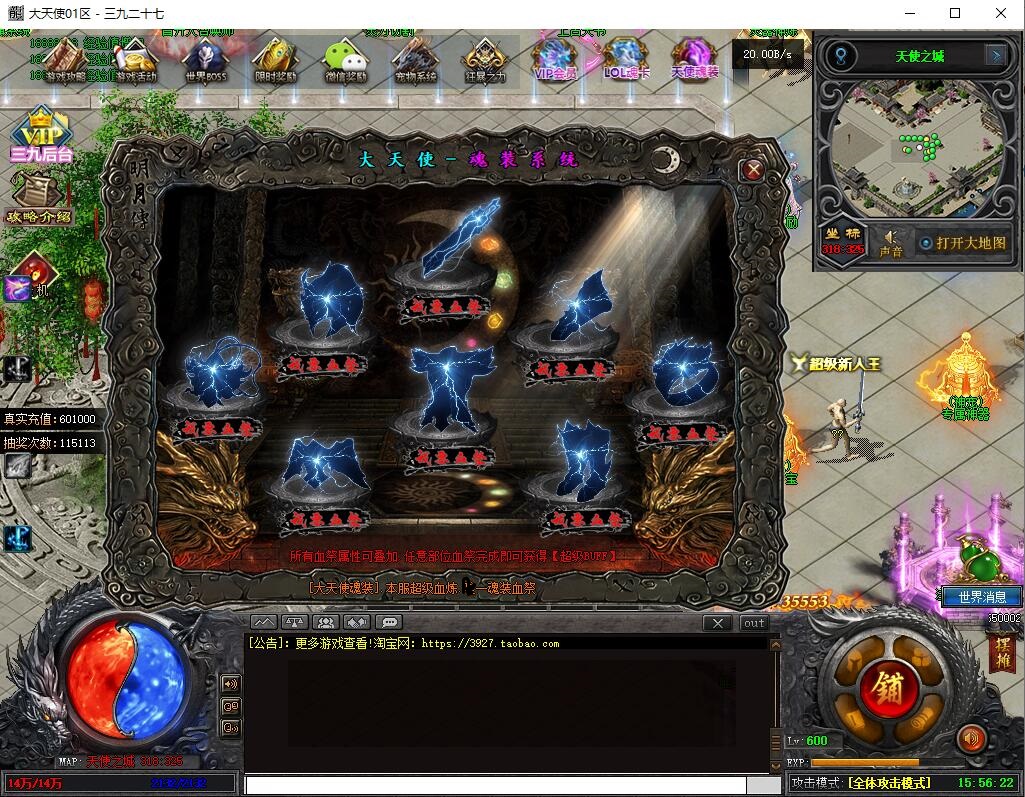Close the 魂装系统 soul equipment panel
1025x797 pixels.
[x=753, y=170]
